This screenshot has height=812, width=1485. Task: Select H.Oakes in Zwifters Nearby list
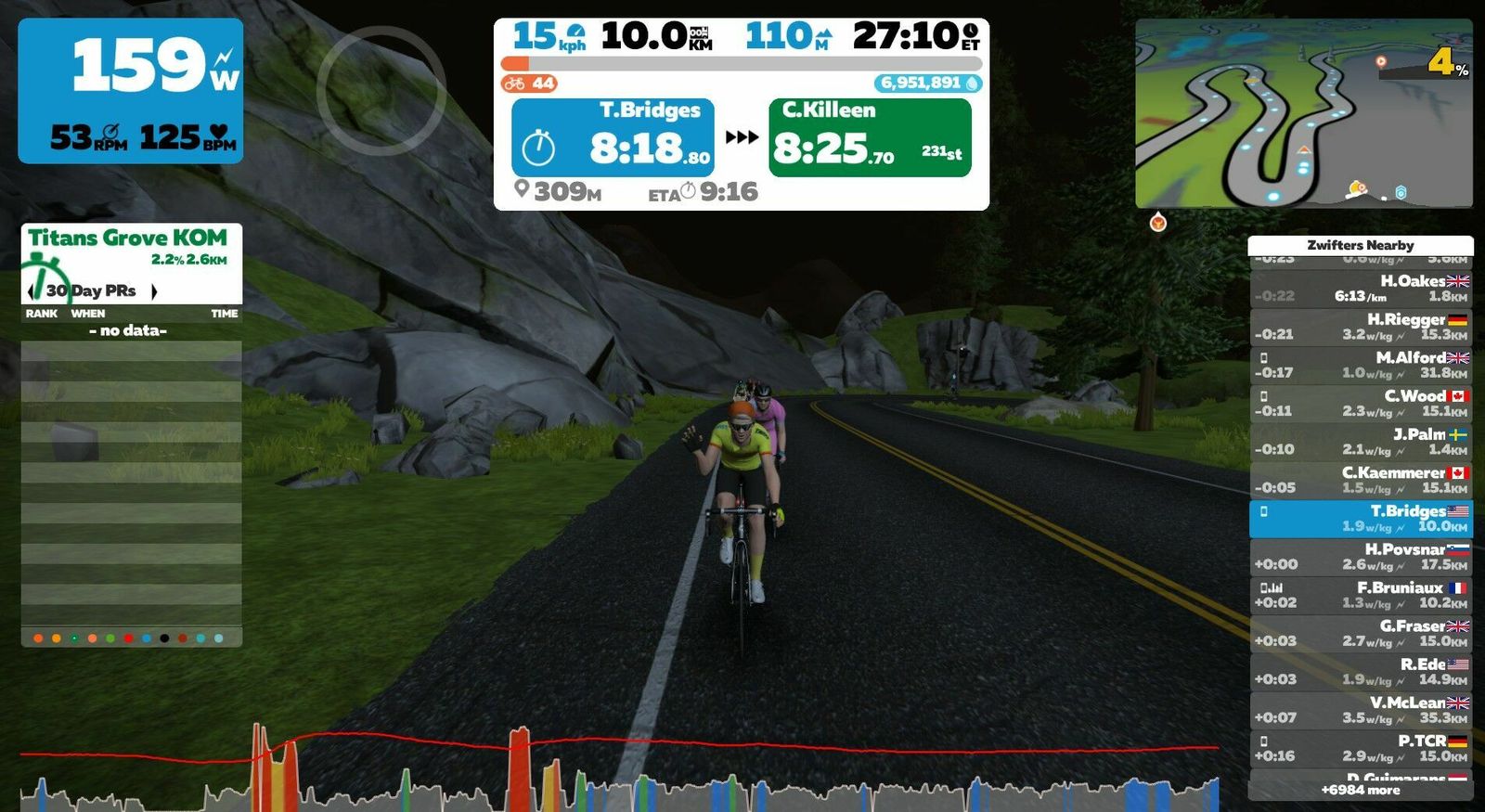(1361, 289)
